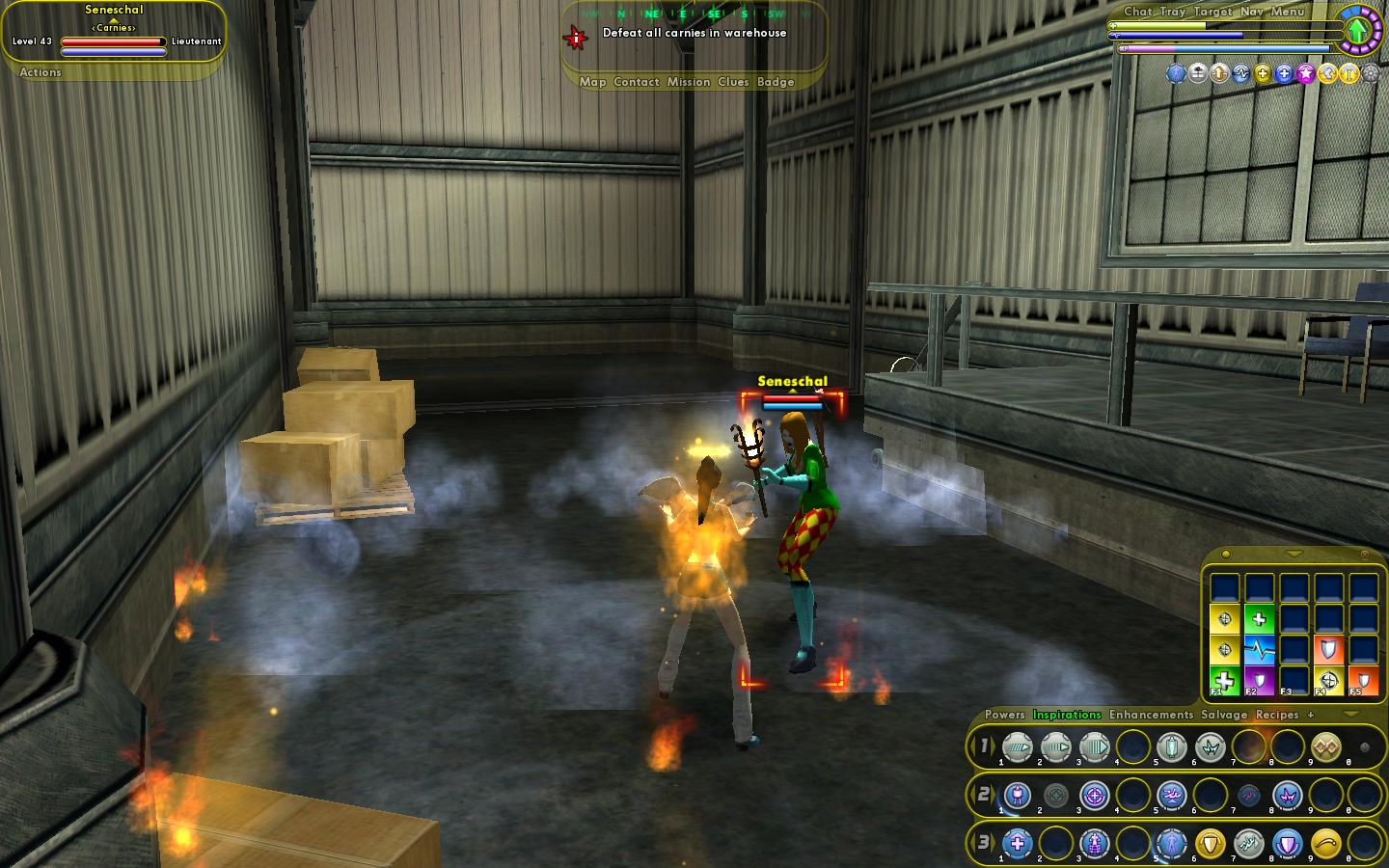Screen dimensions: 1389x868
Task: Toggle the power Tray window
Action: pyautogui.click(x=1173, y=12)
